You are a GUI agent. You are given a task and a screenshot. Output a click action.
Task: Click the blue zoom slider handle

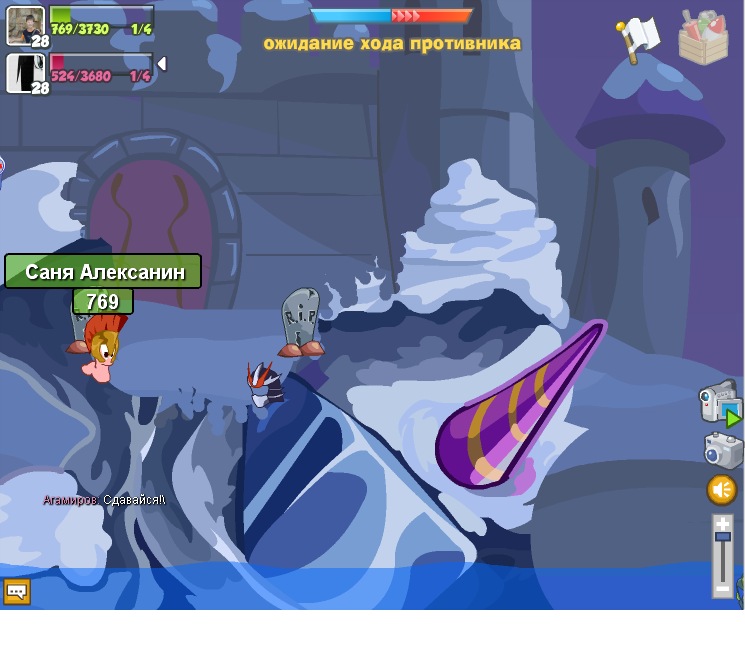click(723, 539)
